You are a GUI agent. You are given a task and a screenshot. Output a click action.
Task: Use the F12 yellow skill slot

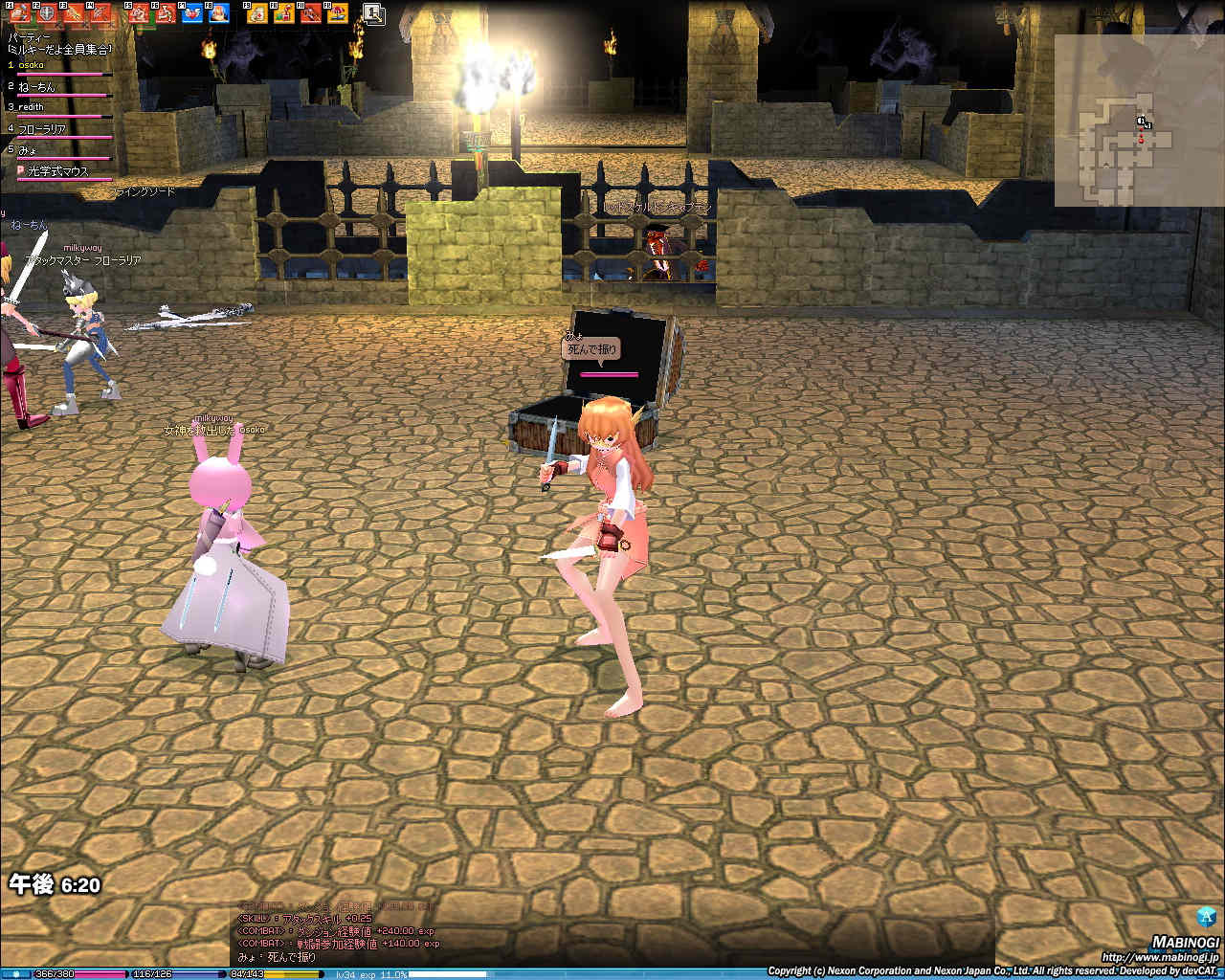point(337,12)
